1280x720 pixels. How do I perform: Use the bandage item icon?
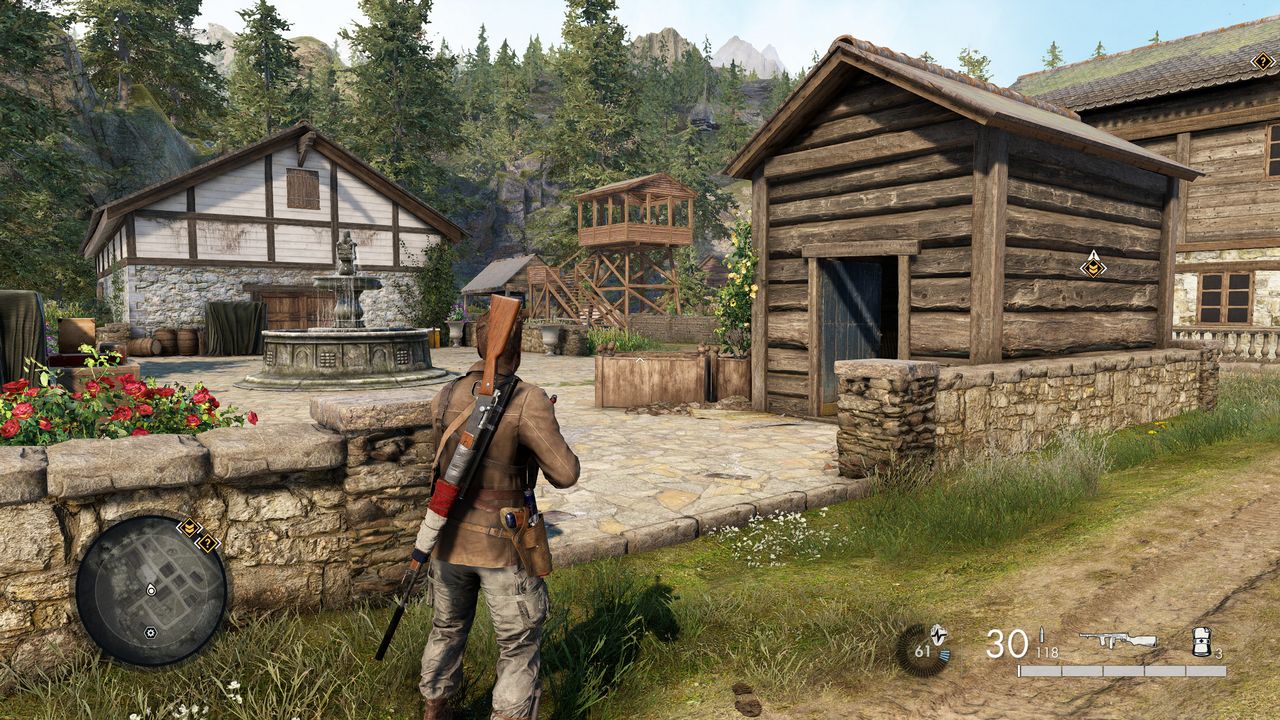(1201, 642)
